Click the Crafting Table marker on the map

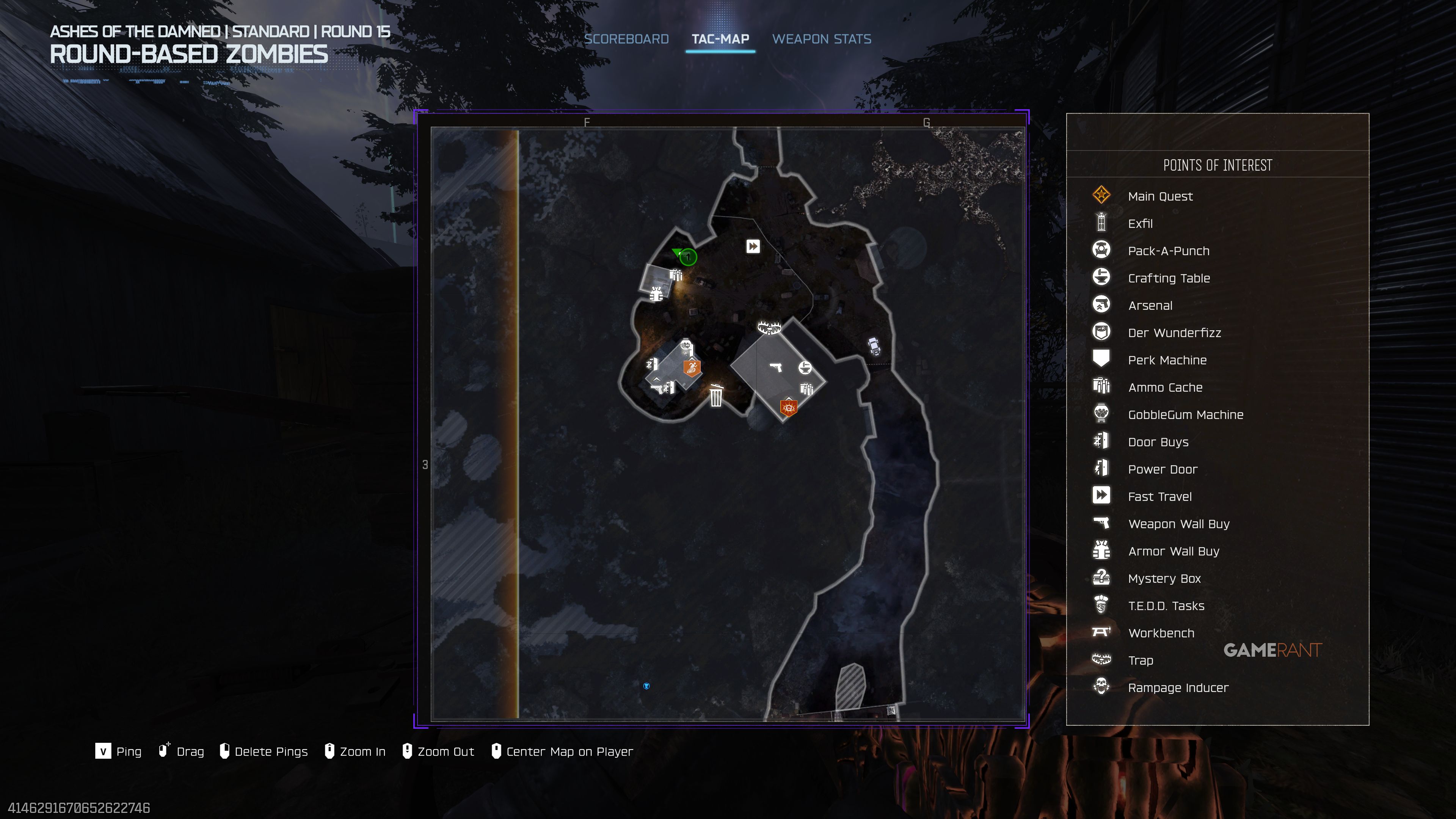(x=805, y=368)
